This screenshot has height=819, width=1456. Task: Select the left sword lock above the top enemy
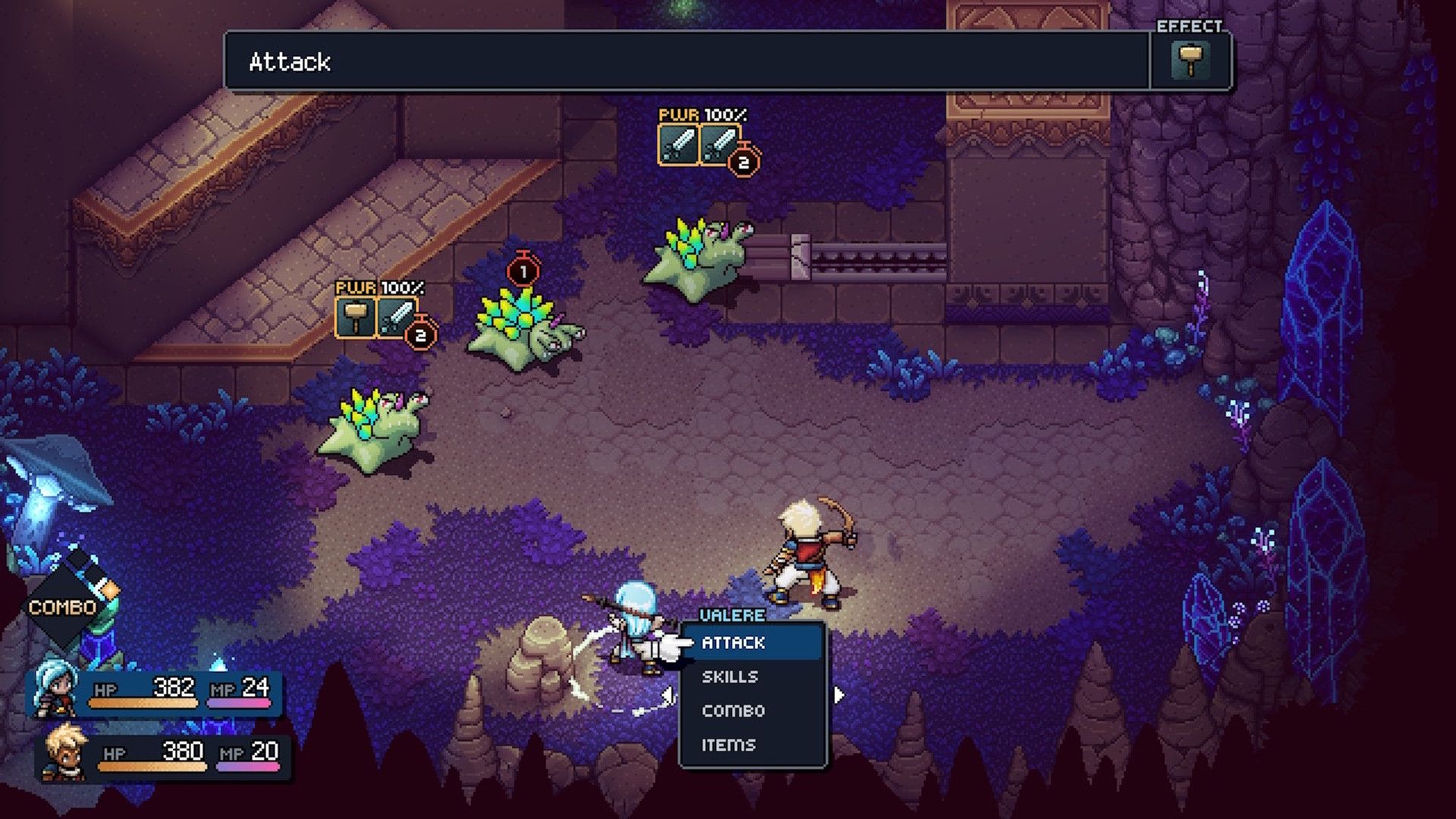[x=679, y=144]
